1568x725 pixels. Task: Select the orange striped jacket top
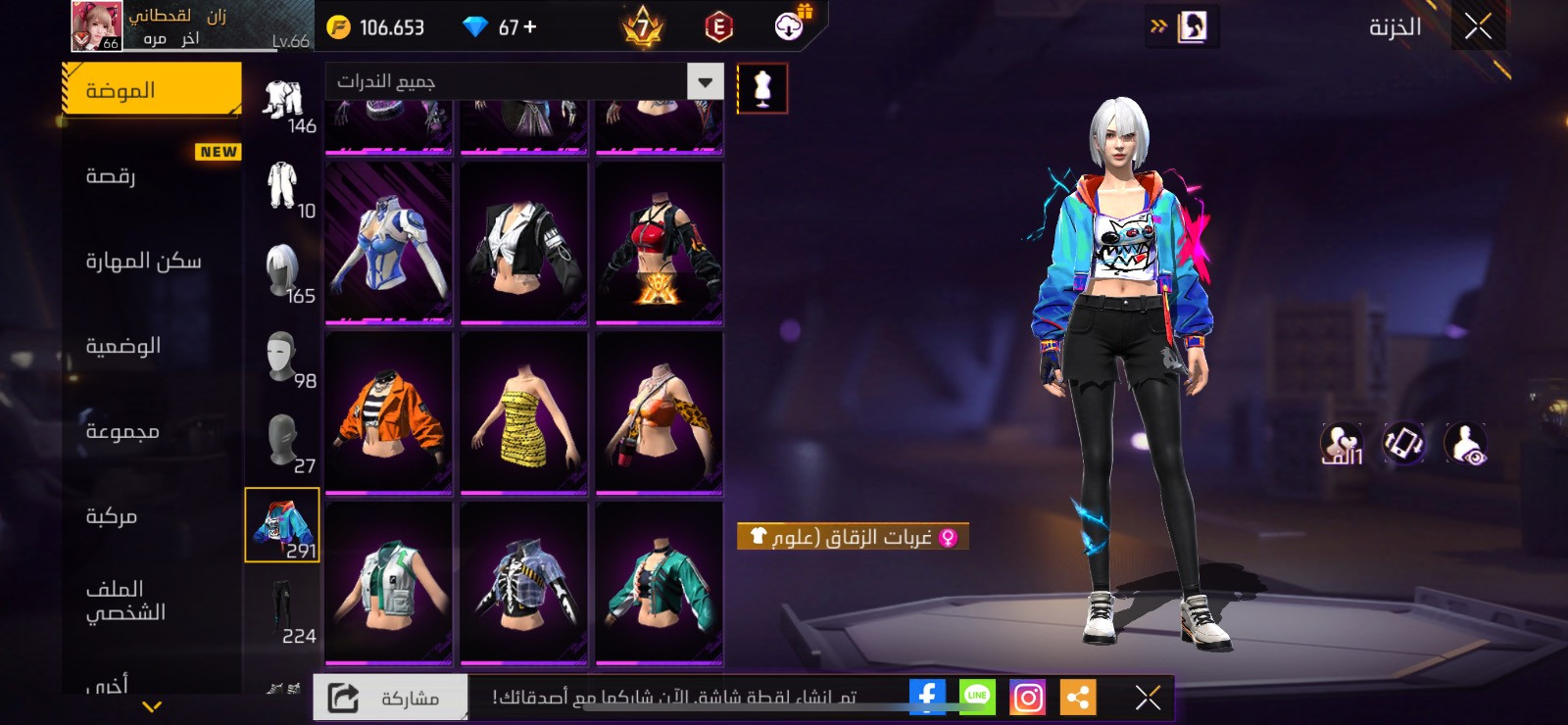coord(389,412)
